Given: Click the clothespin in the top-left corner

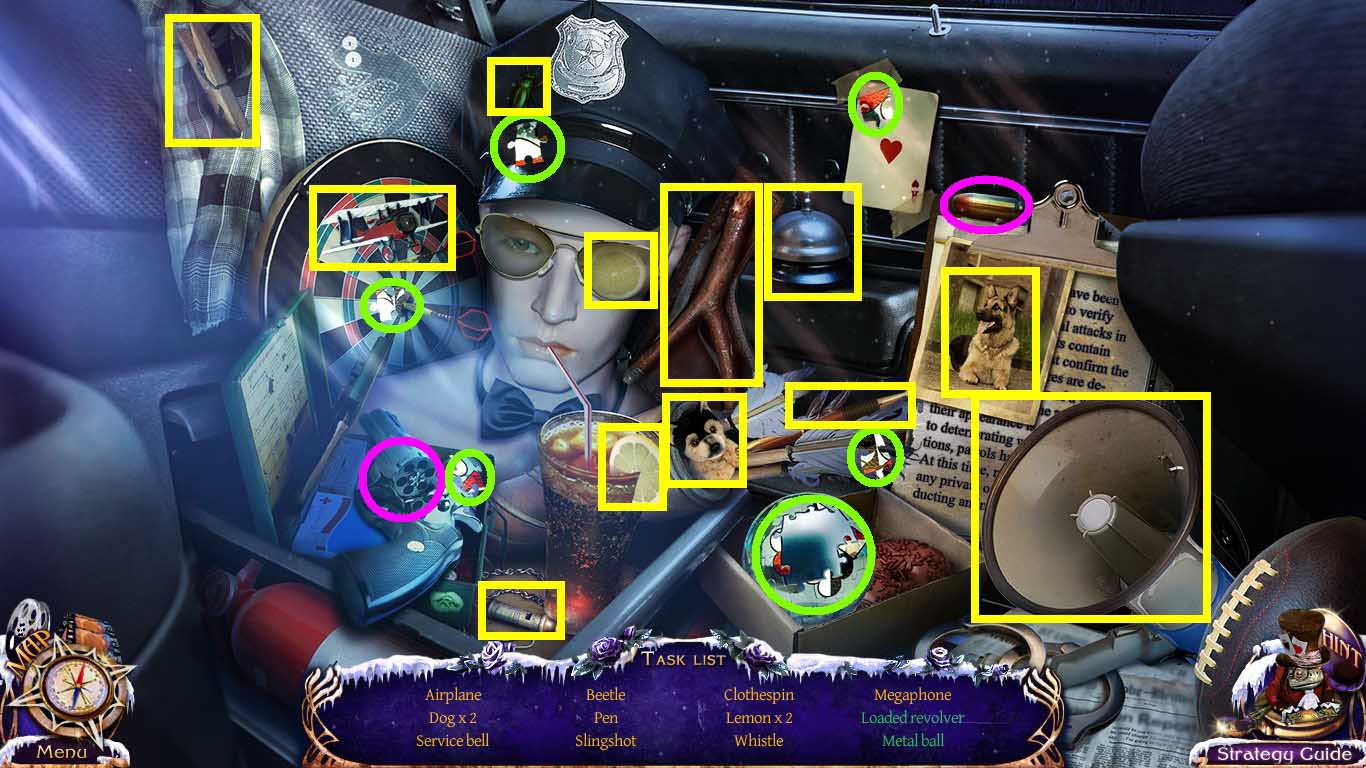Looking at the screenshot, I should click(x=210, y=80).
